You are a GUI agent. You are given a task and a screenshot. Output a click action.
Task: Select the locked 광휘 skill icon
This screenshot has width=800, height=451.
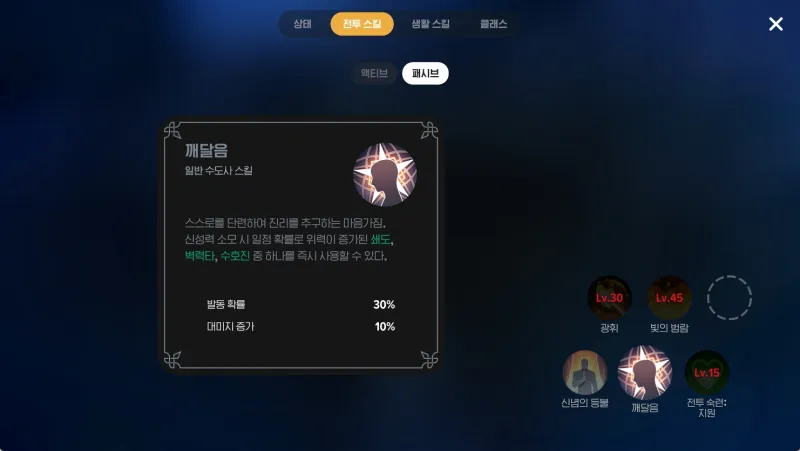(x=609, y=297)
